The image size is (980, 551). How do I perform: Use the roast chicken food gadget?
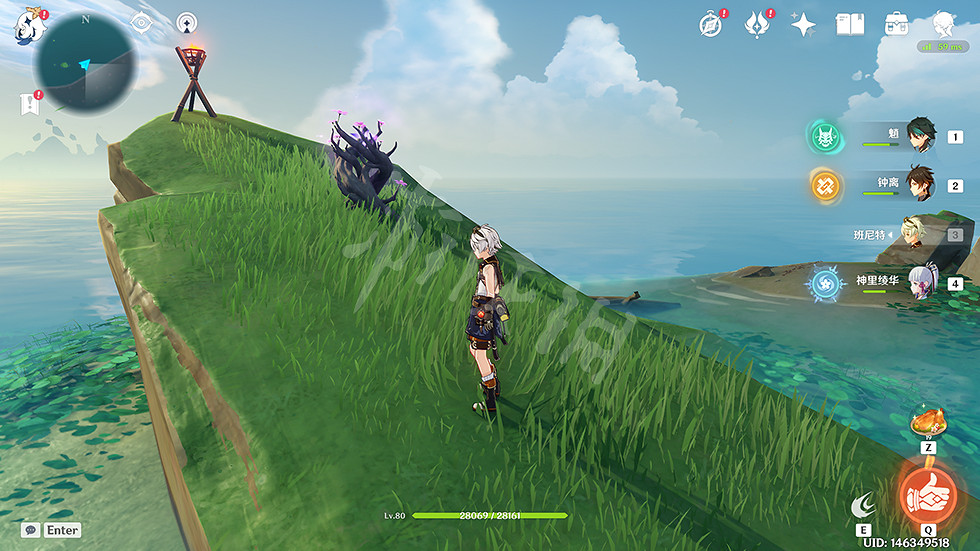tap(927, 423)
